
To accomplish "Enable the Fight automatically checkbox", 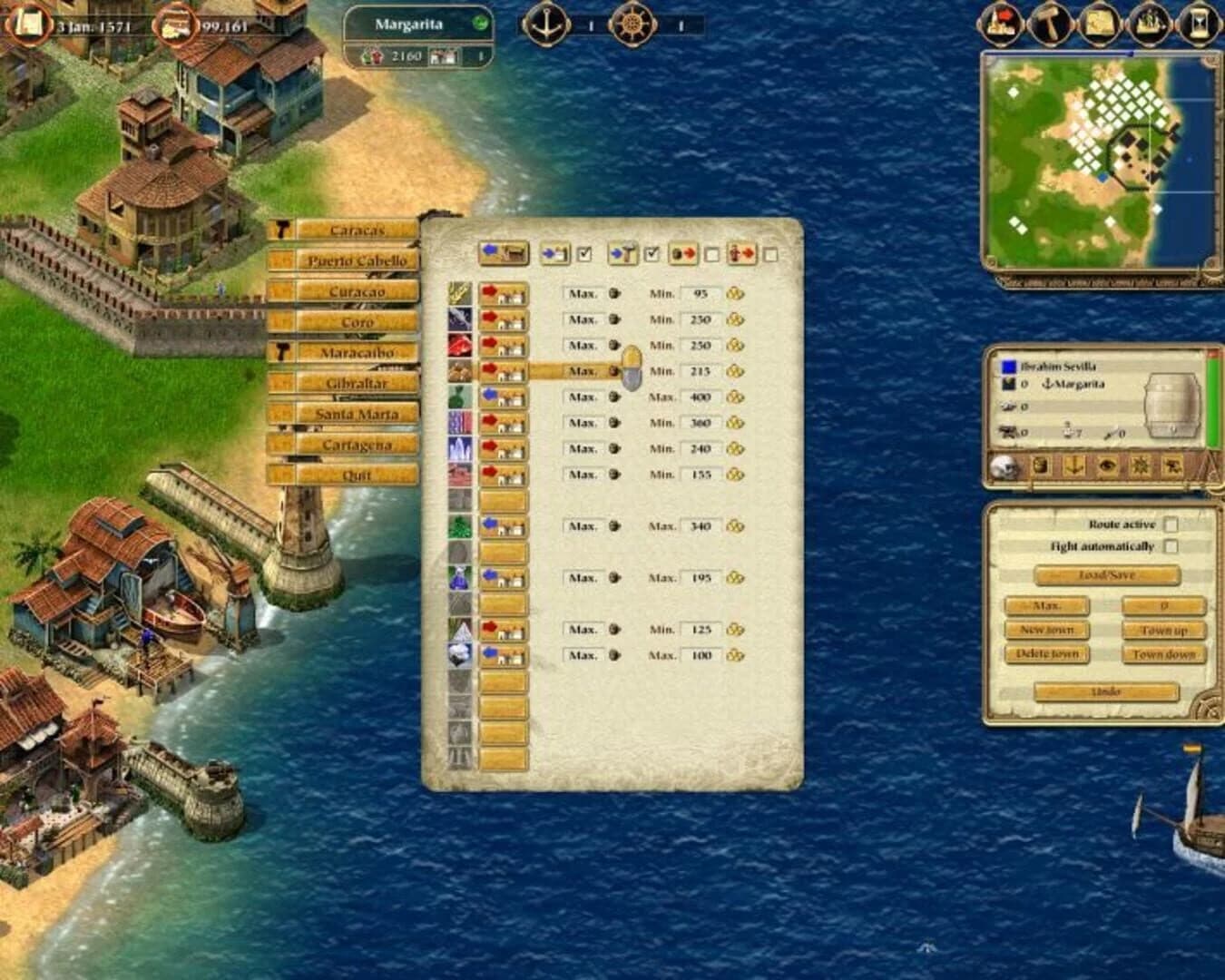I will 1171,546.
